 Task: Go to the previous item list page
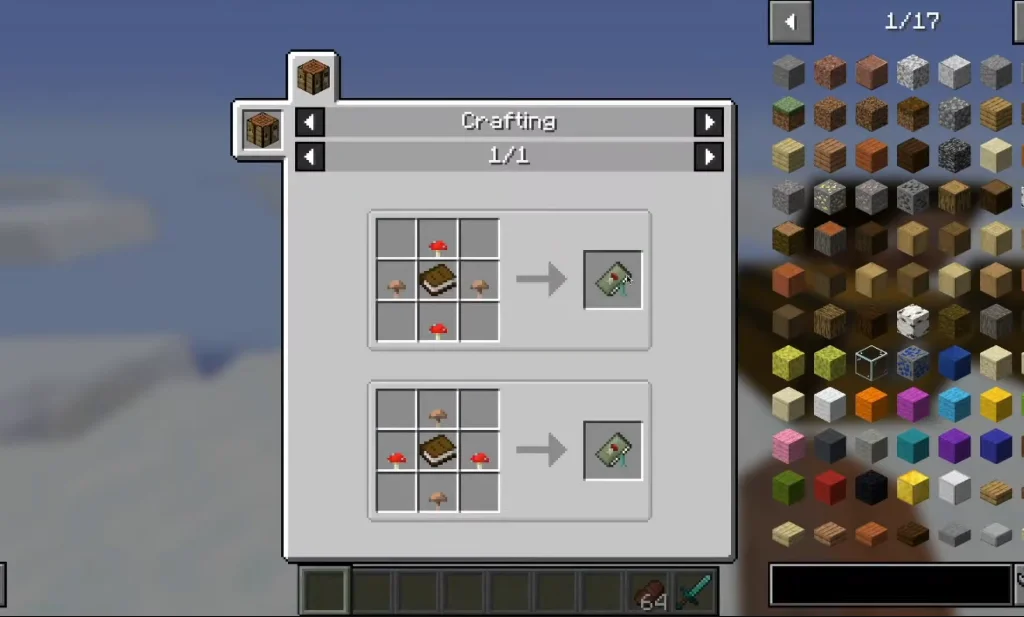[x=790, y=21]
